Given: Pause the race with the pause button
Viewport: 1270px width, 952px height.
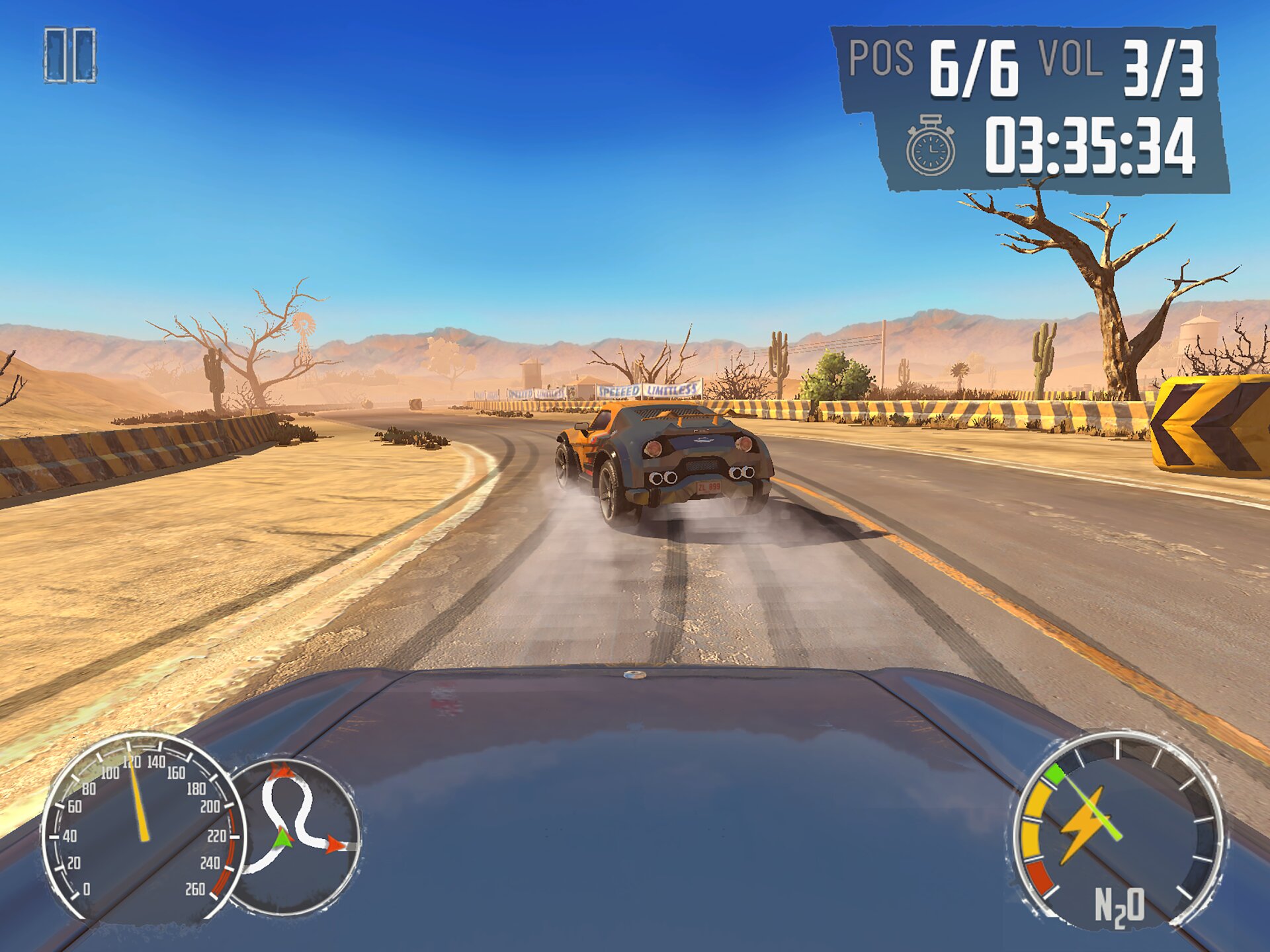Looking at the screenshot, I should point(70,56).
